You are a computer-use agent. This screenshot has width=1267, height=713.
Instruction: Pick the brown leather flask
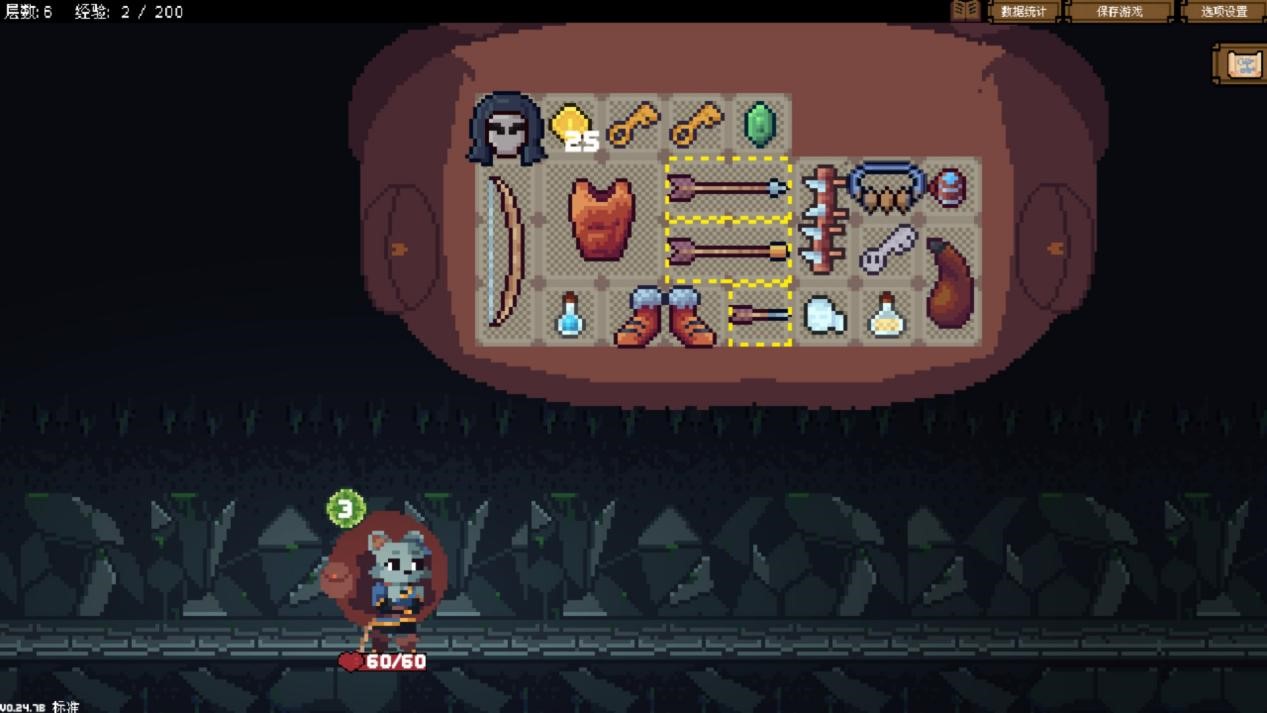pos(948,283)
